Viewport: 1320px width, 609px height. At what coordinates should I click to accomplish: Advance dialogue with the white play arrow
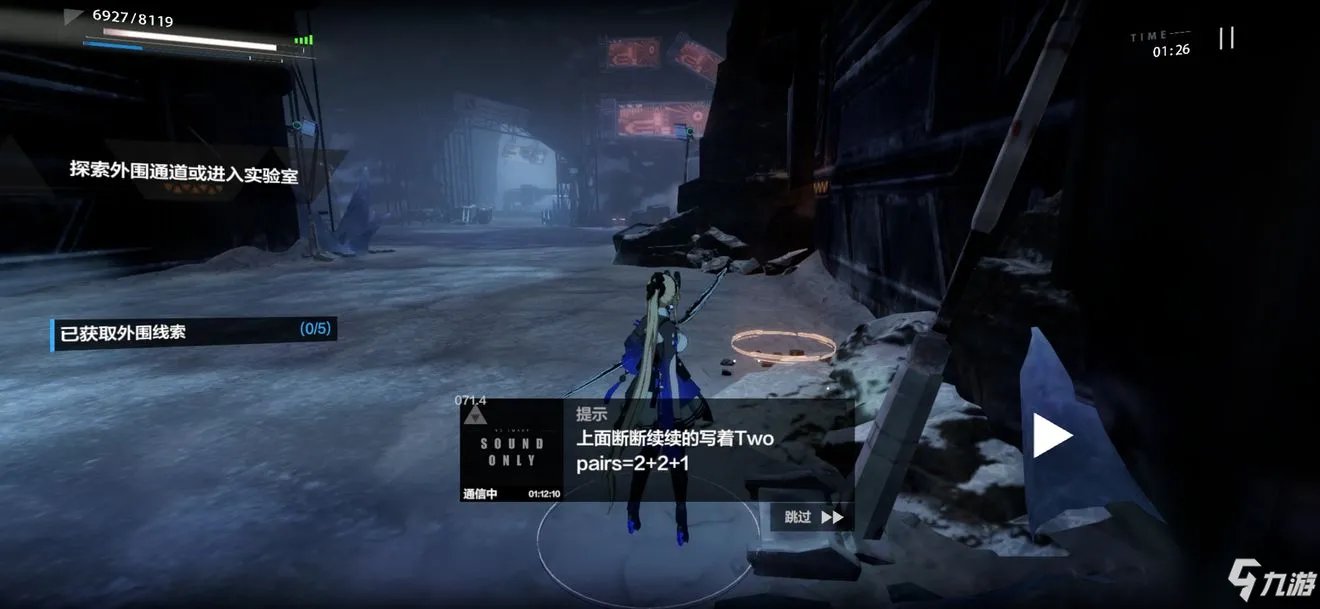(1051, 436)
